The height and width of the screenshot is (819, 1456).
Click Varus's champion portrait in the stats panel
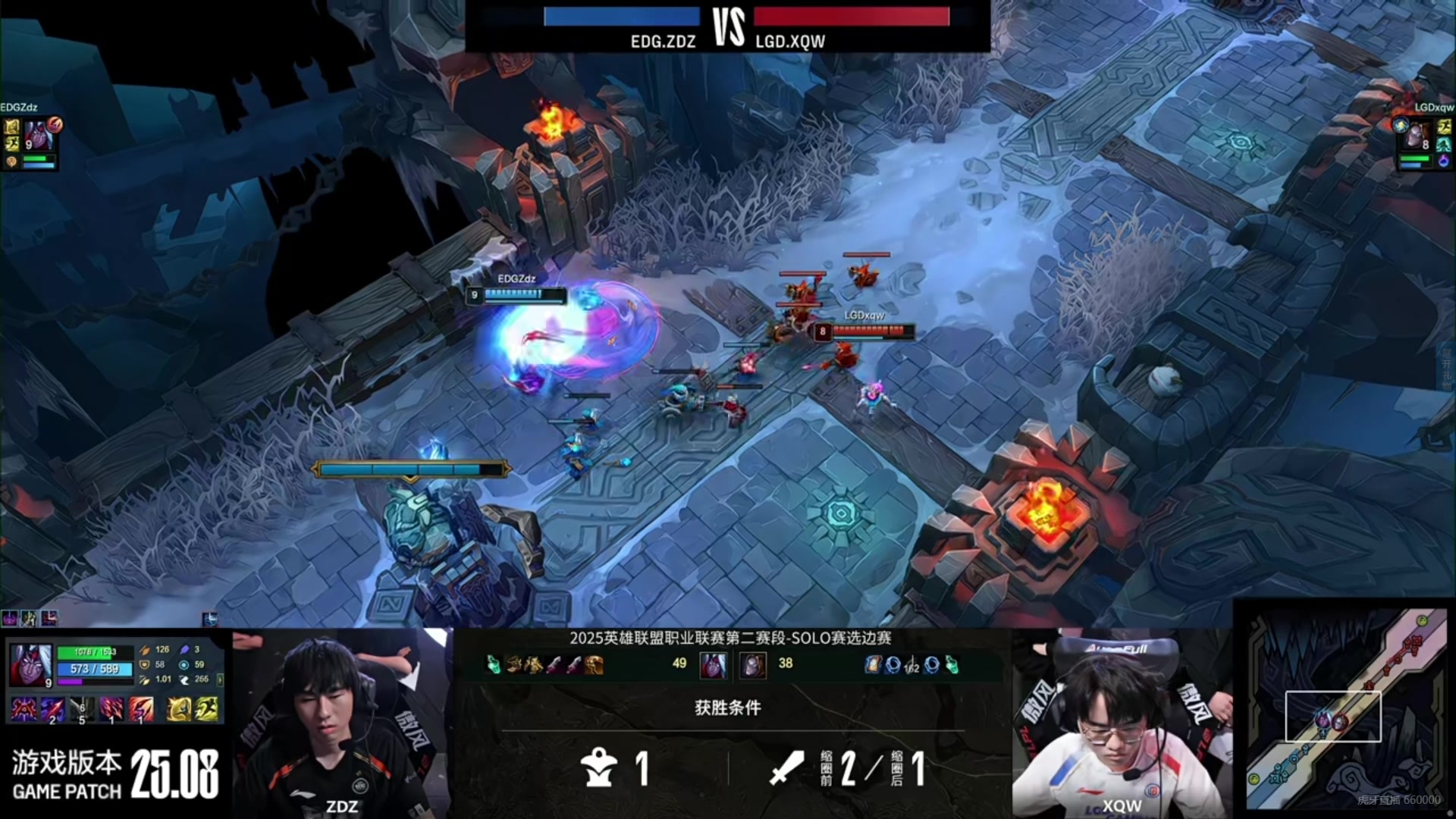click(30, 664)
